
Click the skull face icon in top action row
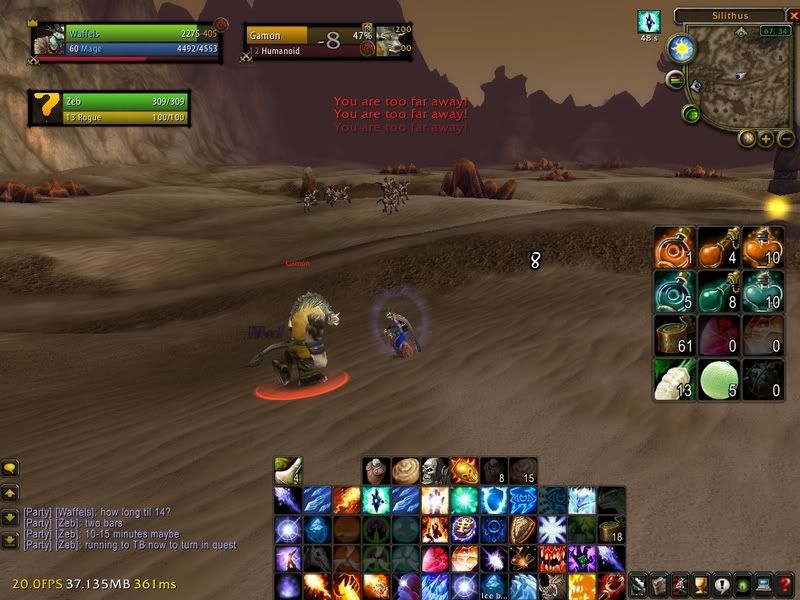coord(435,471)
